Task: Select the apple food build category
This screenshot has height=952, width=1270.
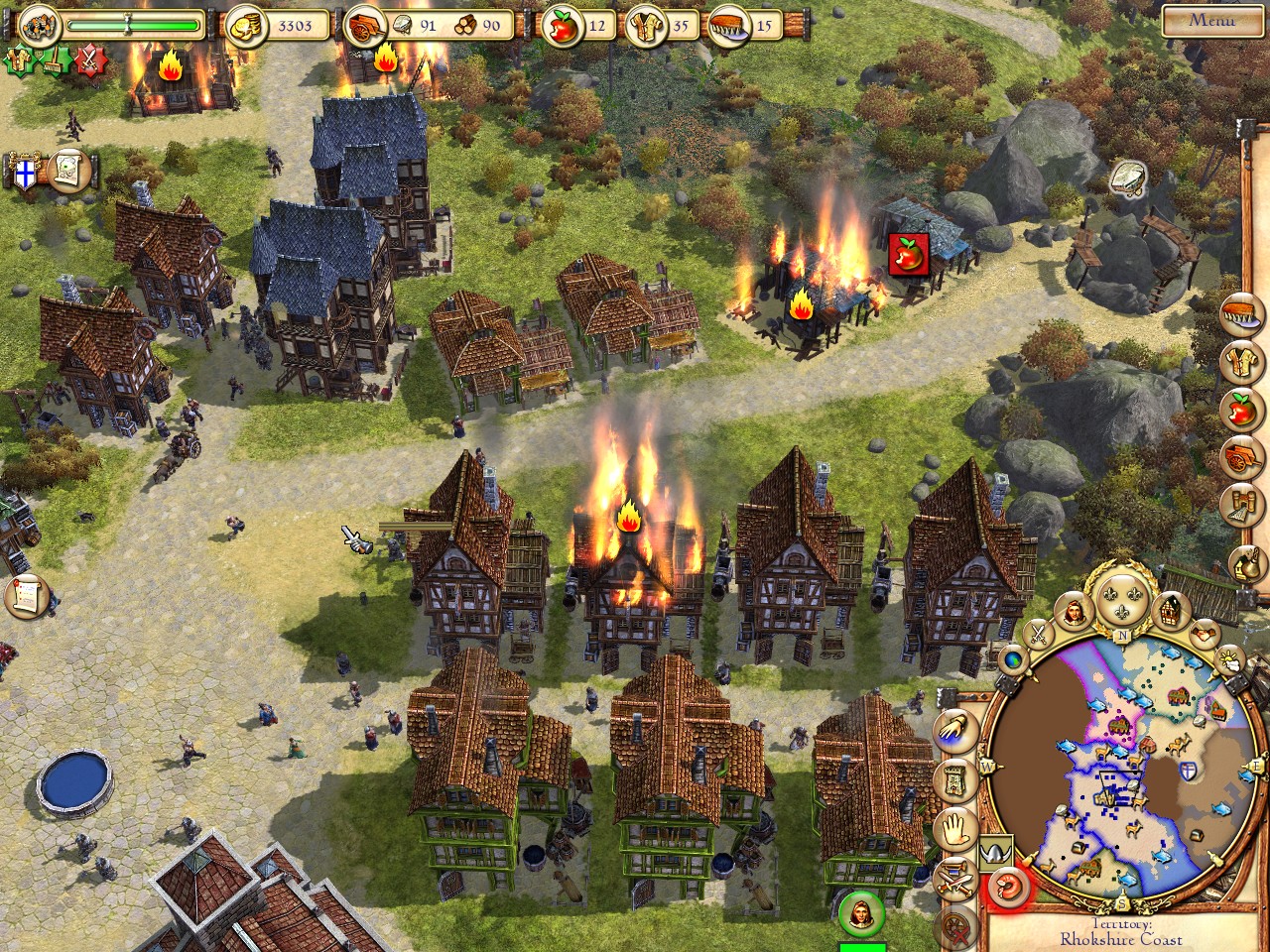Action: (1240, 409)
